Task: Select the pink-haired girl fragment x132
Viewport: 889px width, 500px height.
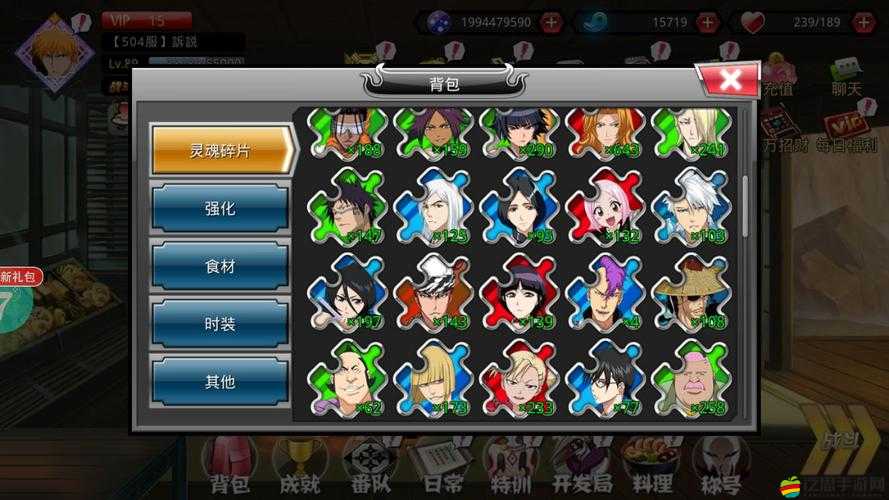Action: click(604, 205)
